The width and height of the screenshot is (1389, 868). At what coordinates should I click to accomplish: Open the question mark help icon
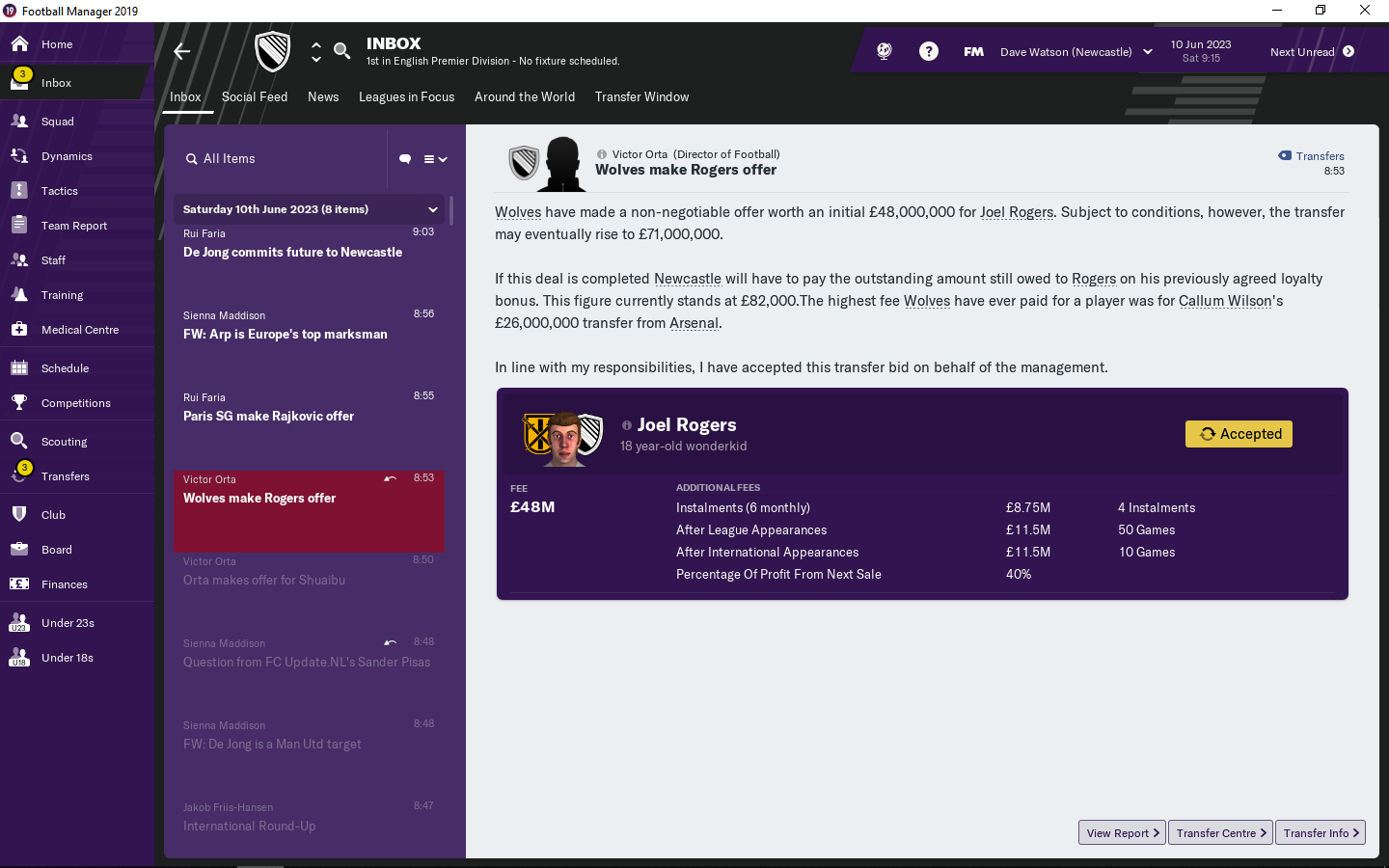tap(929, 52)
